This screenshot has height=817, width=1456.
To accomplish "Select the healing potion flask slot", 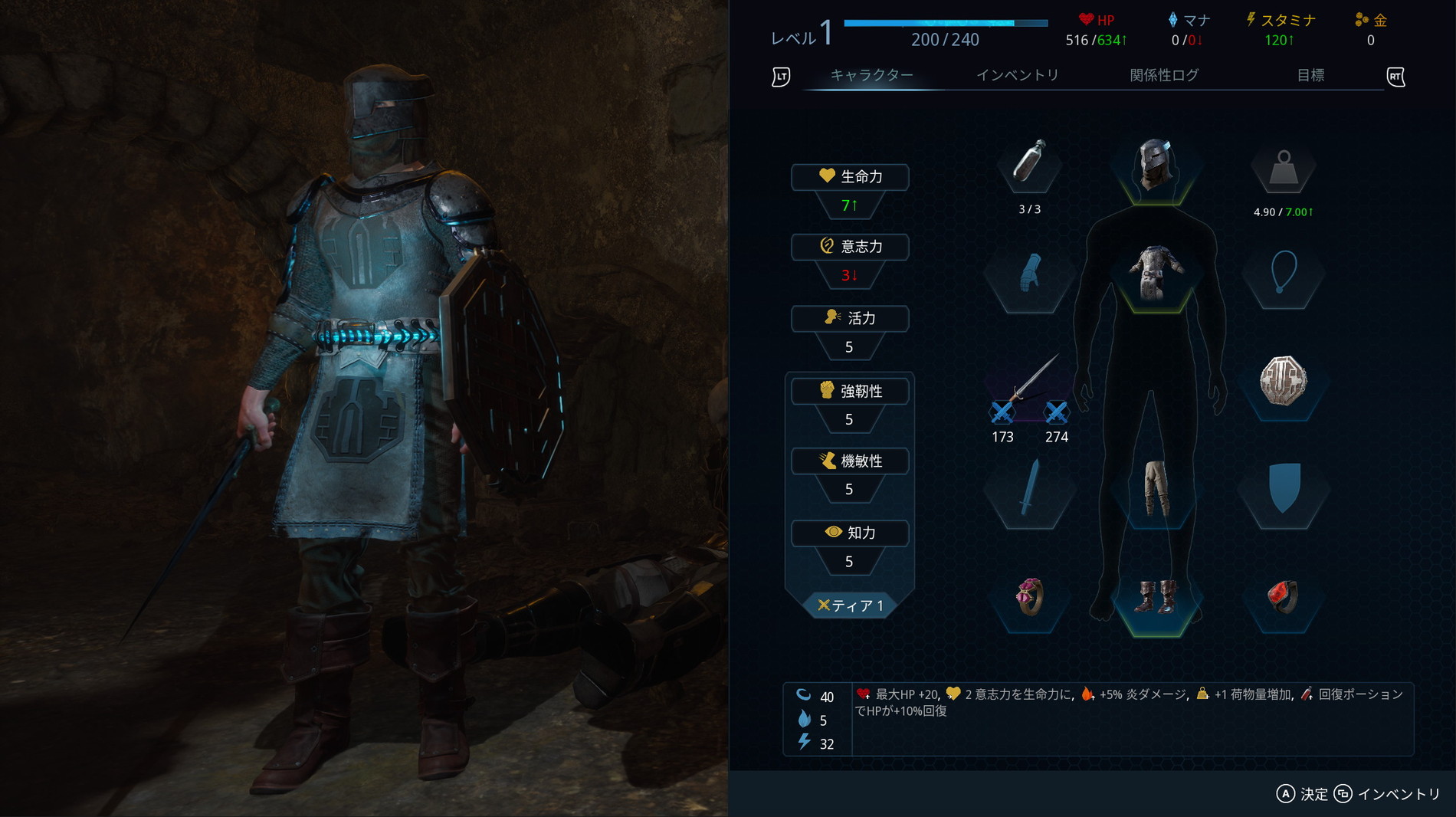I will (x=1029, y=163).
